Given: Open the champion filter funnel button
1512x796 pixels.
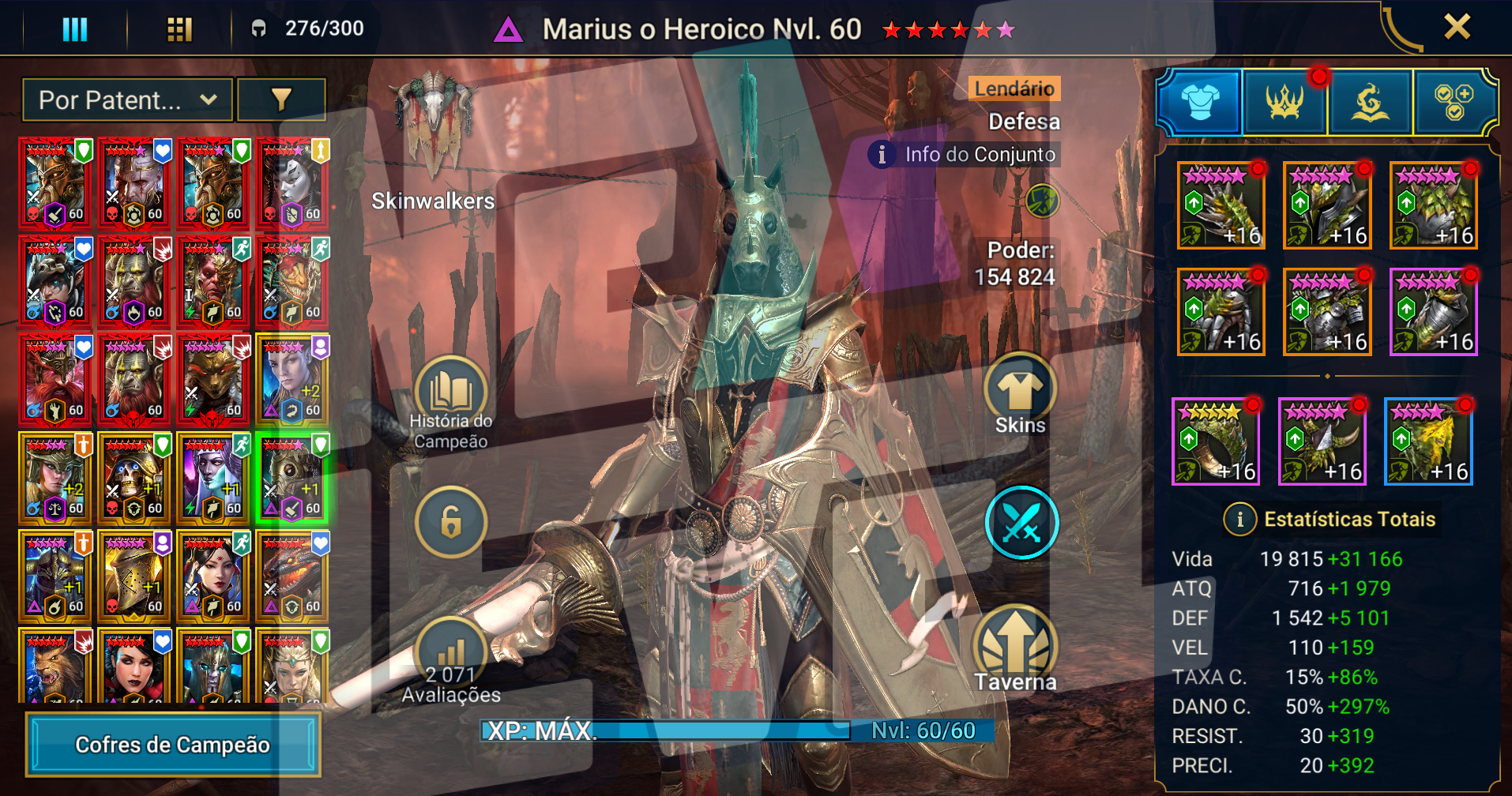Looking at the screenshot, I should 281,100.
